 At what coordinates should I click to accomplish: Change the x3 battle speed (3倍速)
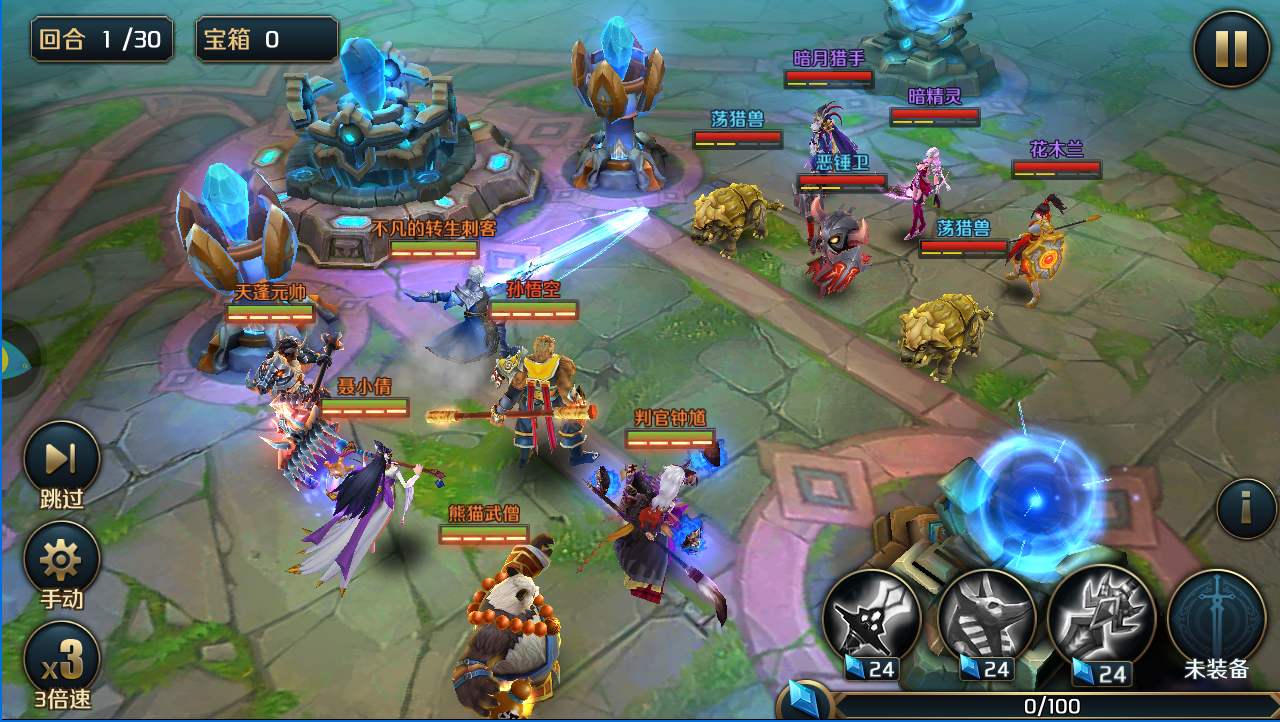point(61,659)
